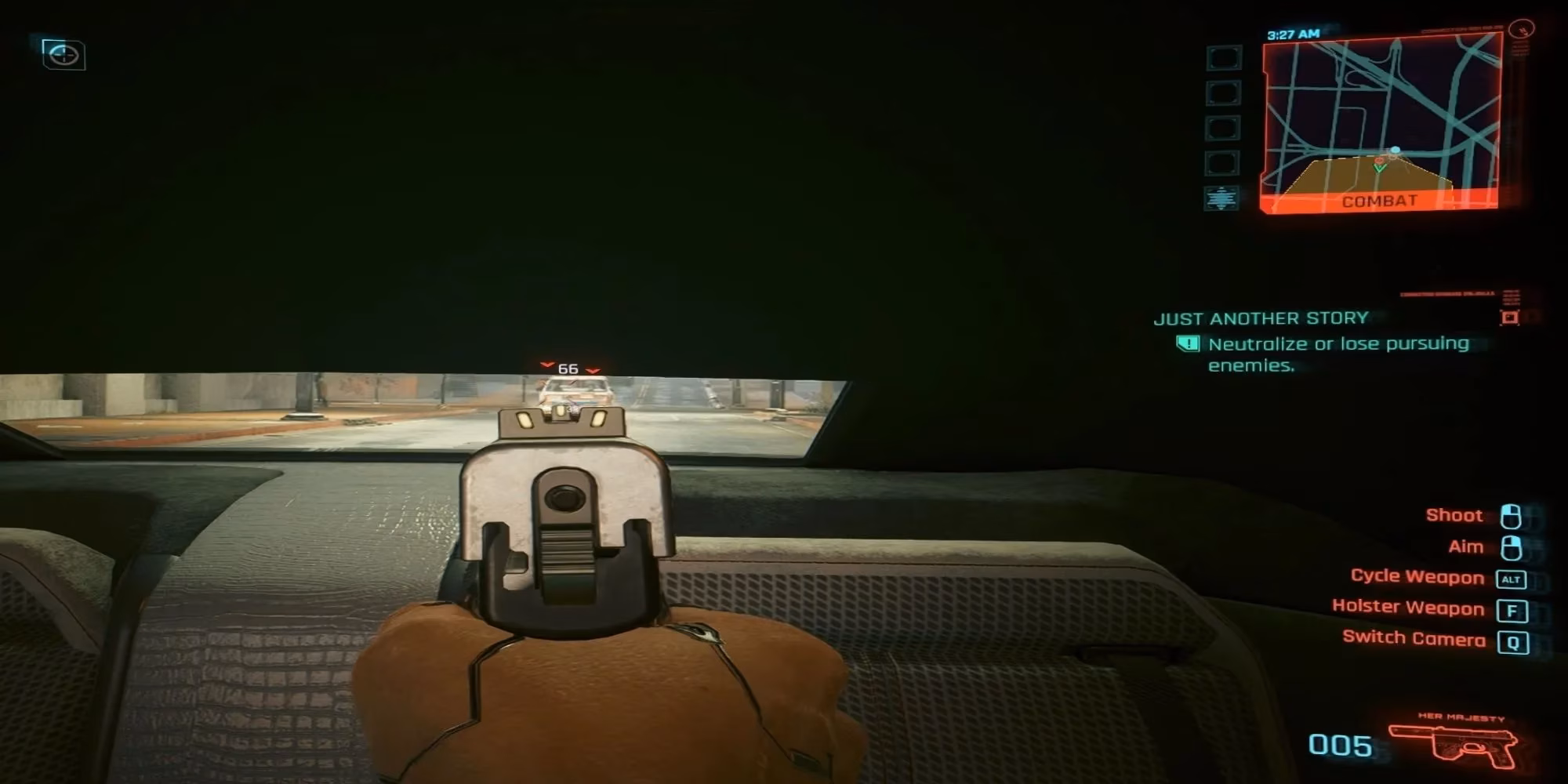Select the 3:27 AM clock display

click(x=1293, y=34)
